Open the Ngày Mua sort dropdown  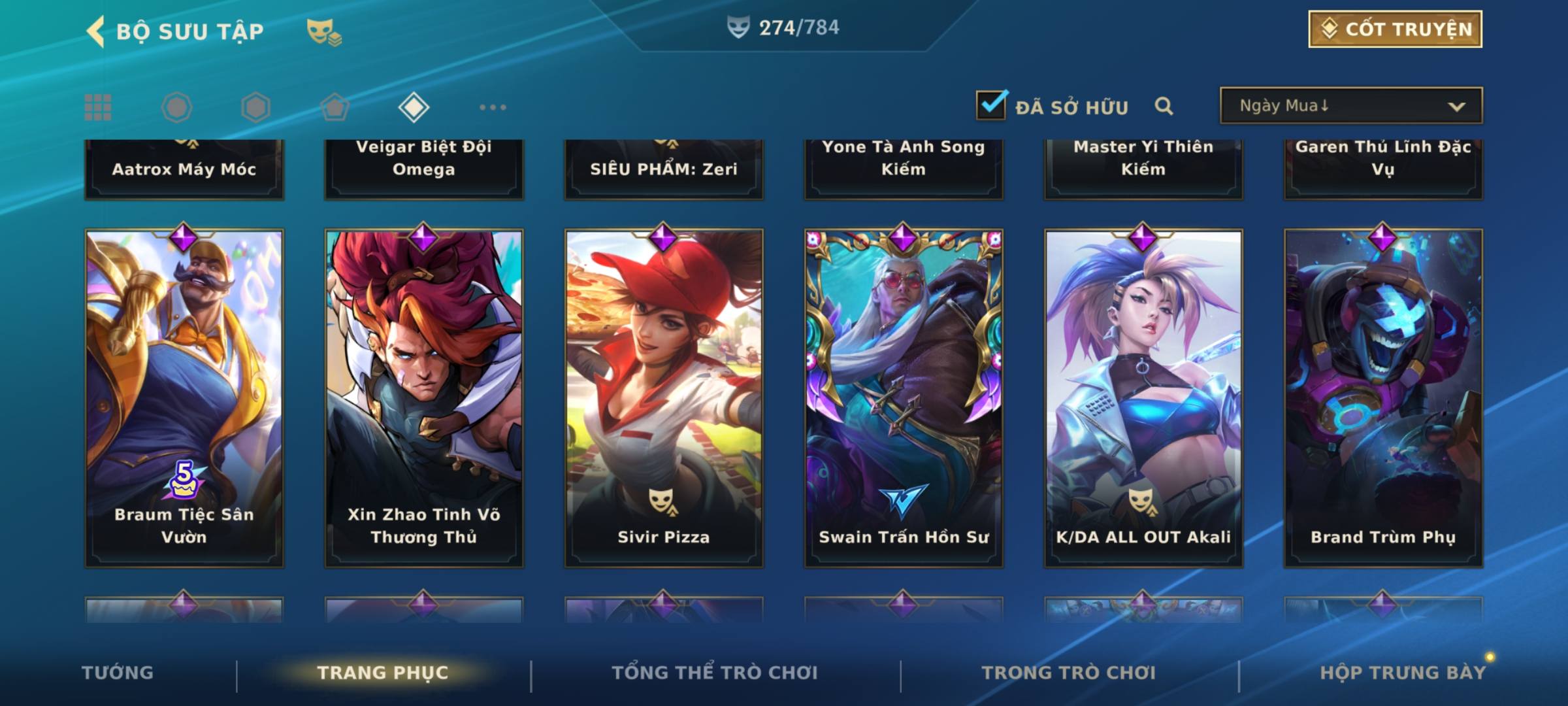pos(1350,106)
